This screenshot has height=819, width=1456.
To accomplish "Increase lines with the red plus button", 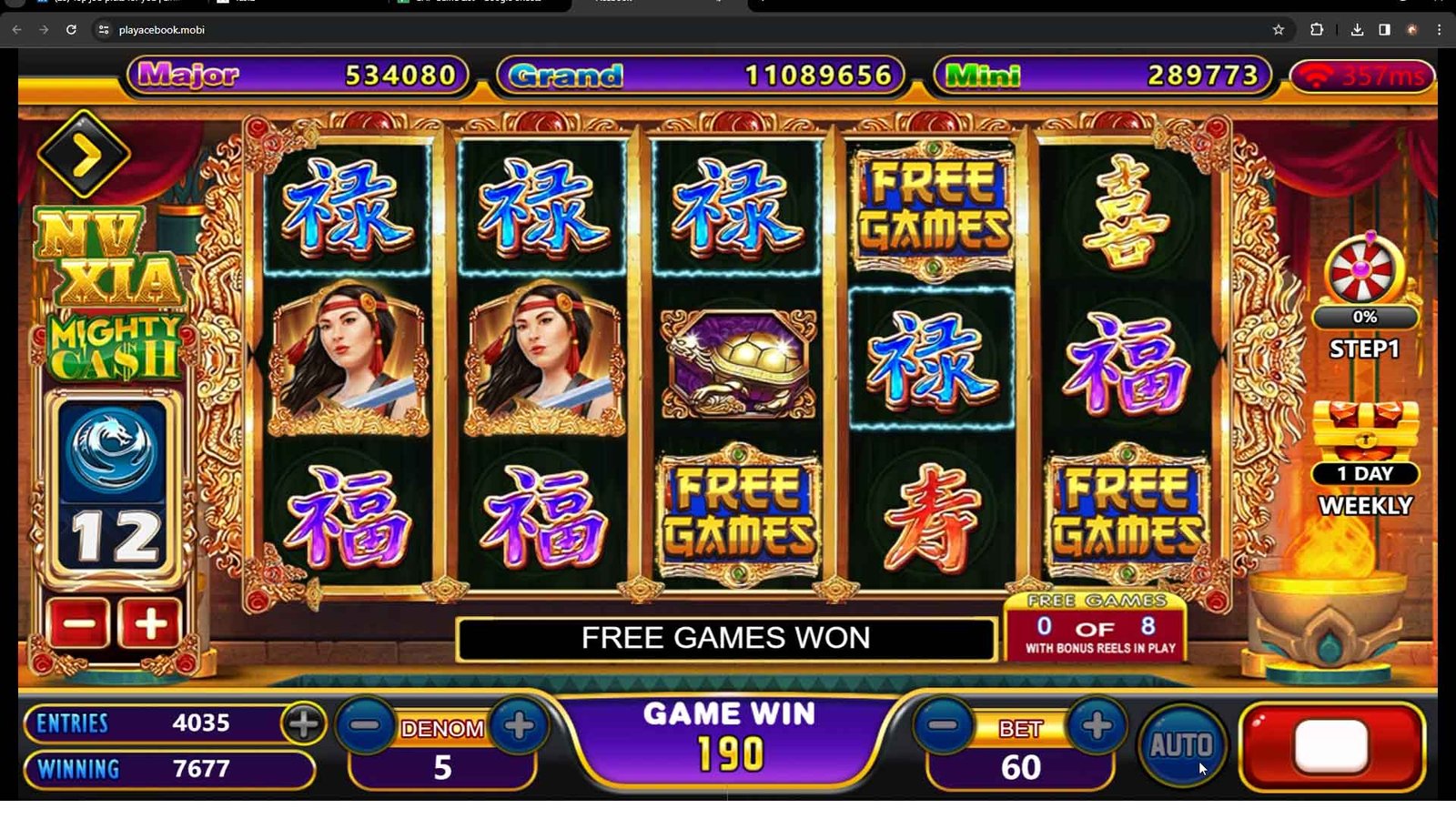I will click(150, 624).
